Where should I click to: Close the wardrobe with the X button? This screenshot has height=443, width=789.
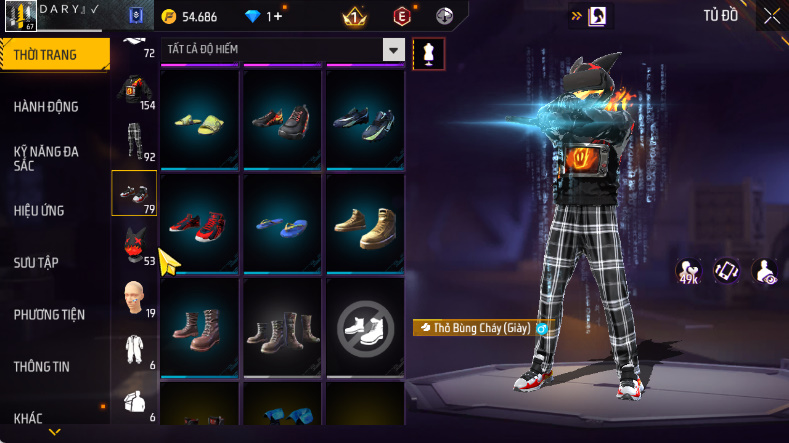(x=772, y=16)
